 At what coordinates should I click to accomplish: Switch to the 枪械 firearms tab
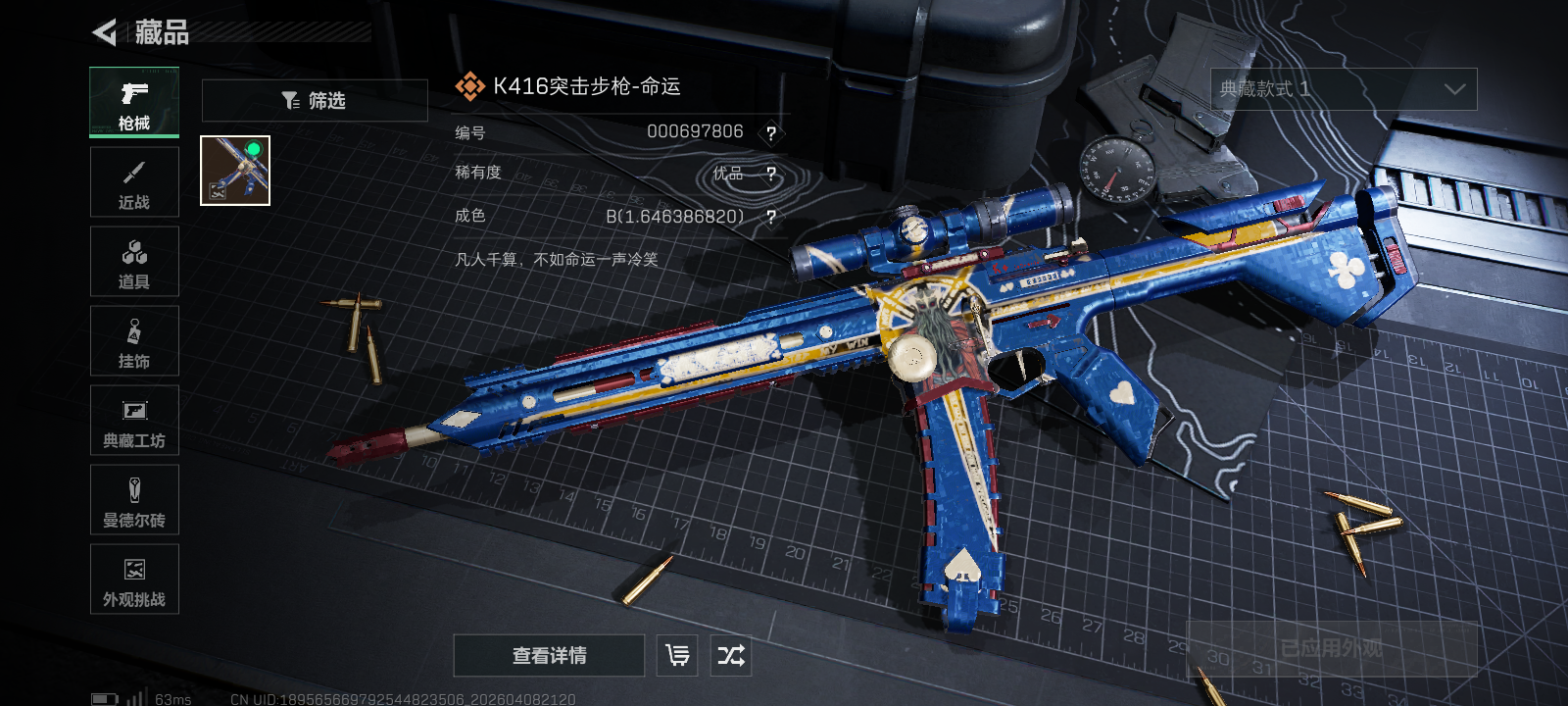point(134,103)
